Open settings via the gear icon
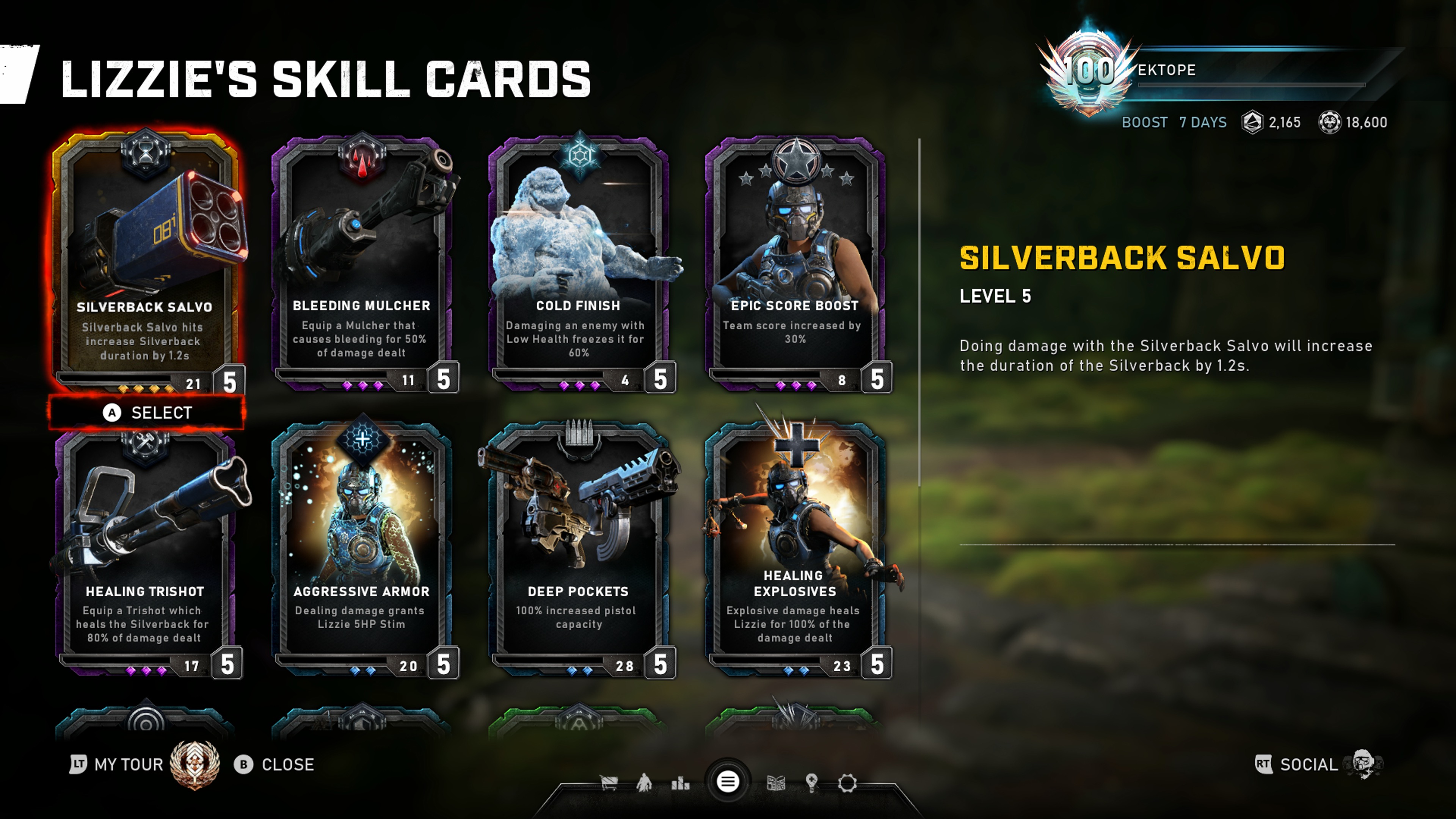This screenshot has height=819, width=1456. click(x=847, y=783)
